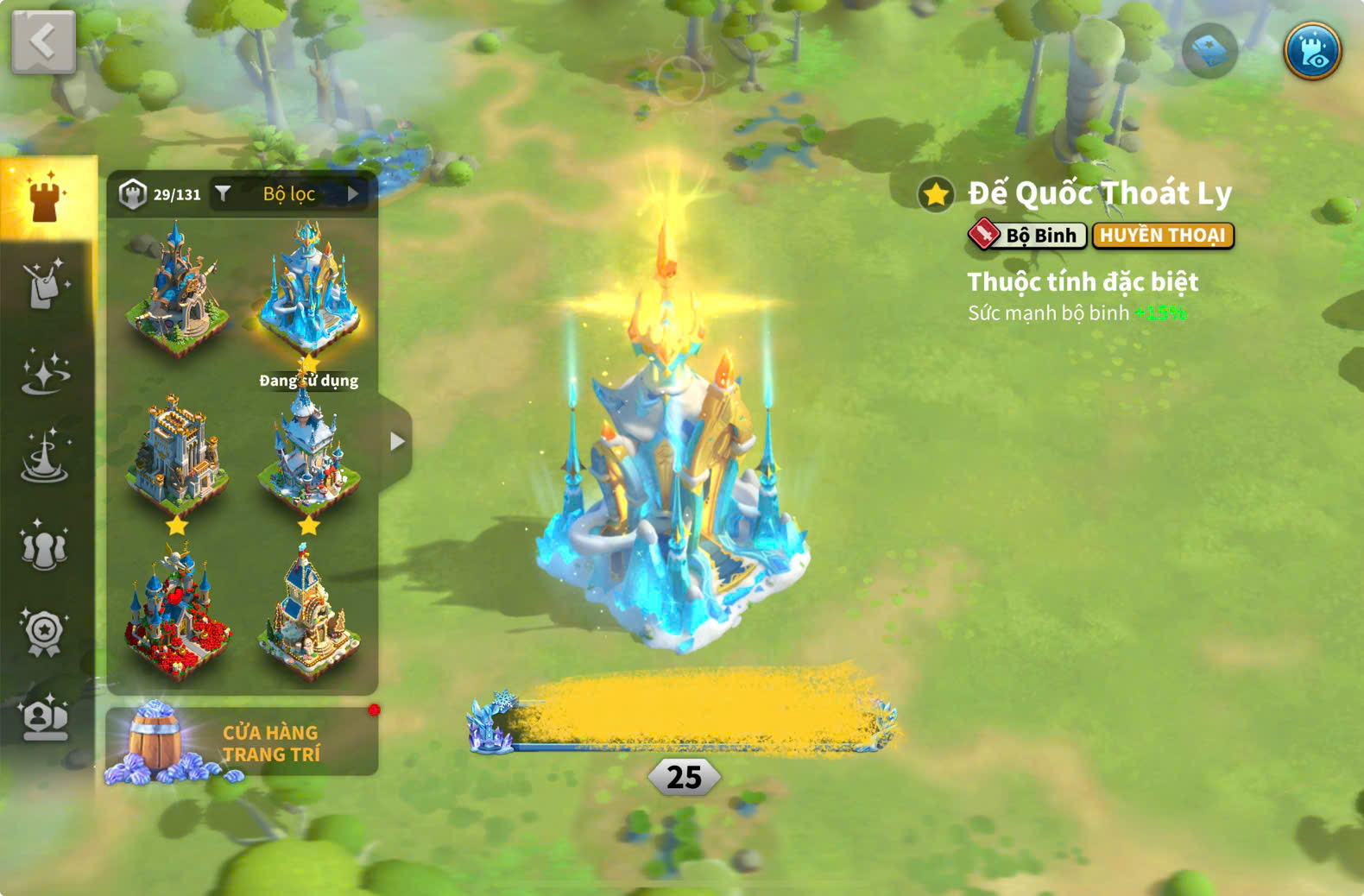This screenshot has height=896, width=1364.
Task: Select the avatar frame portrait tab
Action: (45, 718)
